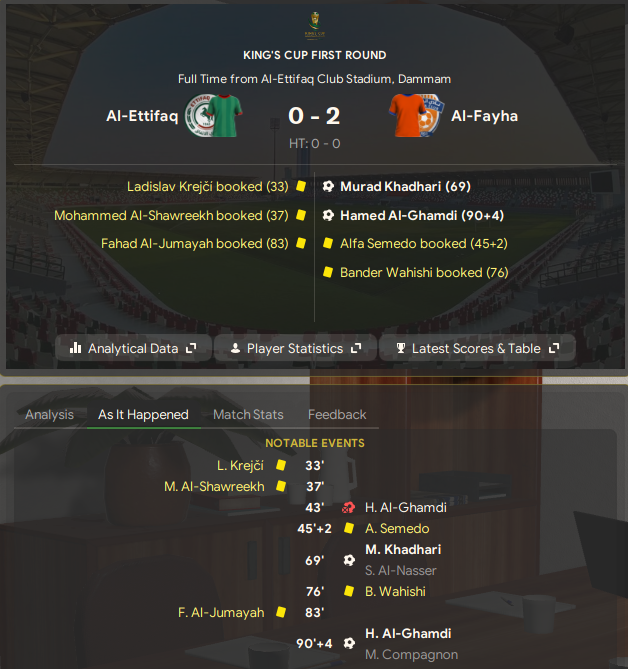Click the Al-Fayha team name
The width and height of the screenshot is (628, 669).
484,116
